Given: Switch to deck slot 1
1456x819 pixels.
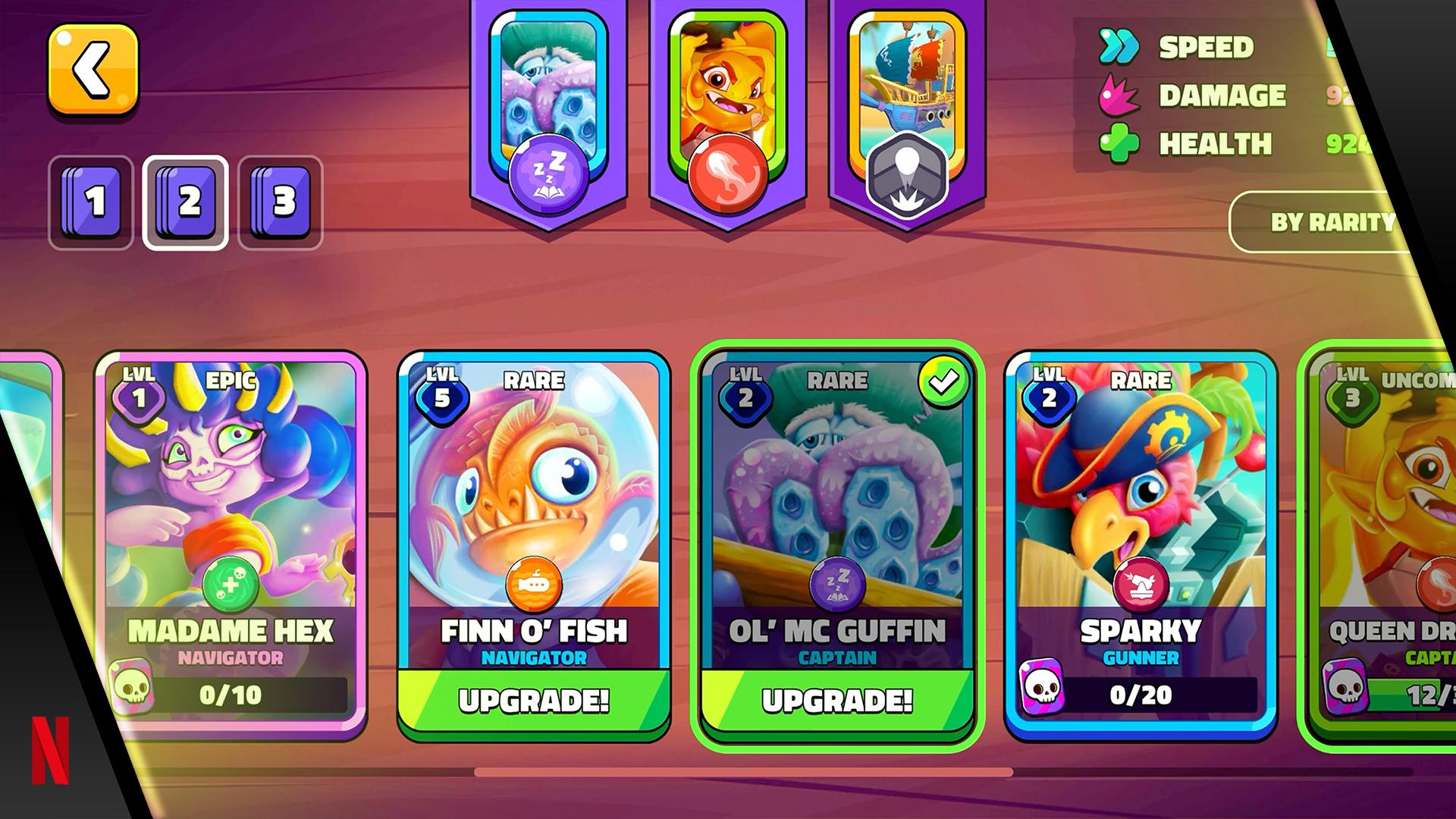Looking at the screenshot, I should [91, 202].
